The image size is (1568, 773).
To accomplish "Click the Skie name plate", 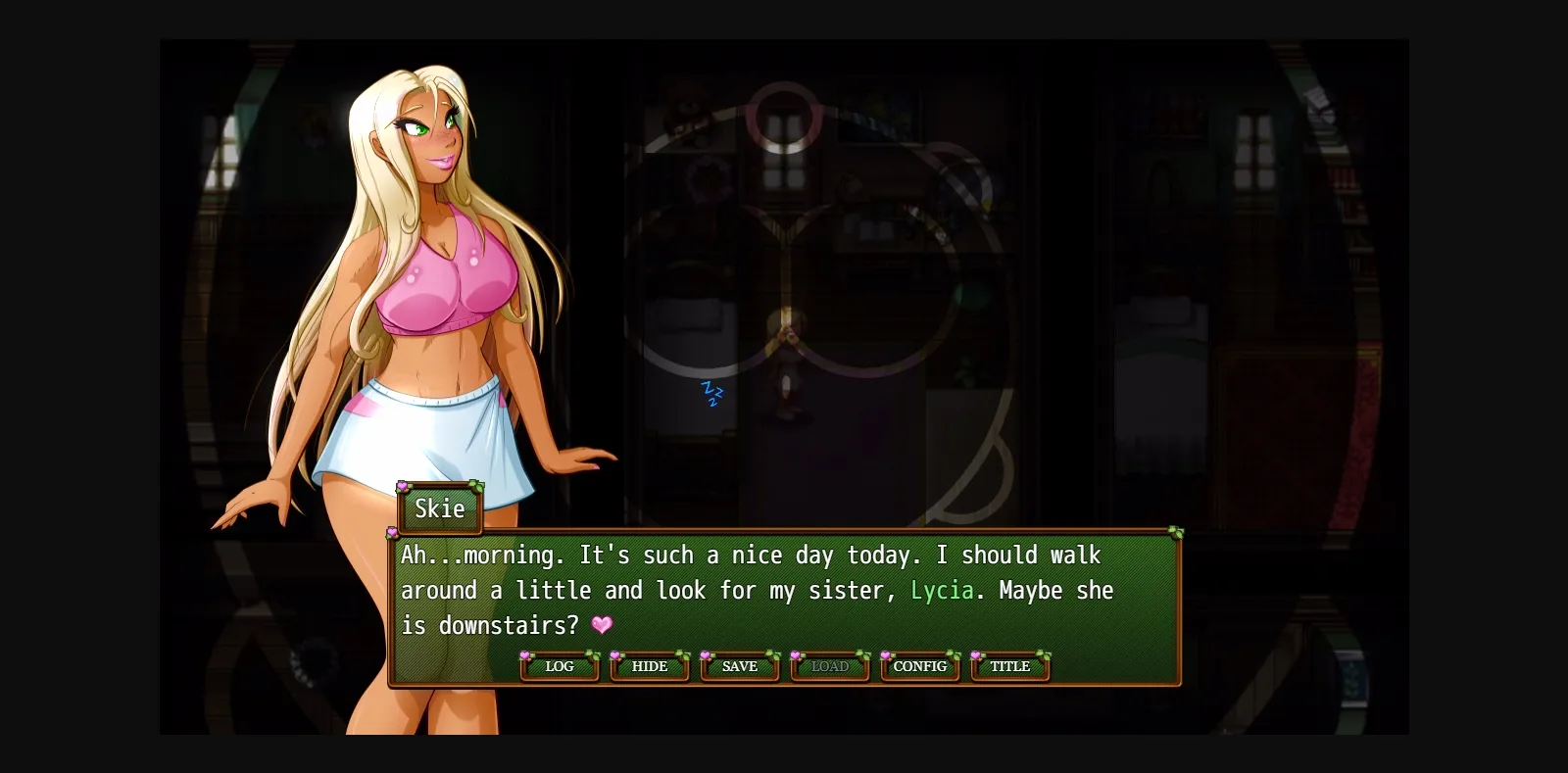I will (439, 508).
